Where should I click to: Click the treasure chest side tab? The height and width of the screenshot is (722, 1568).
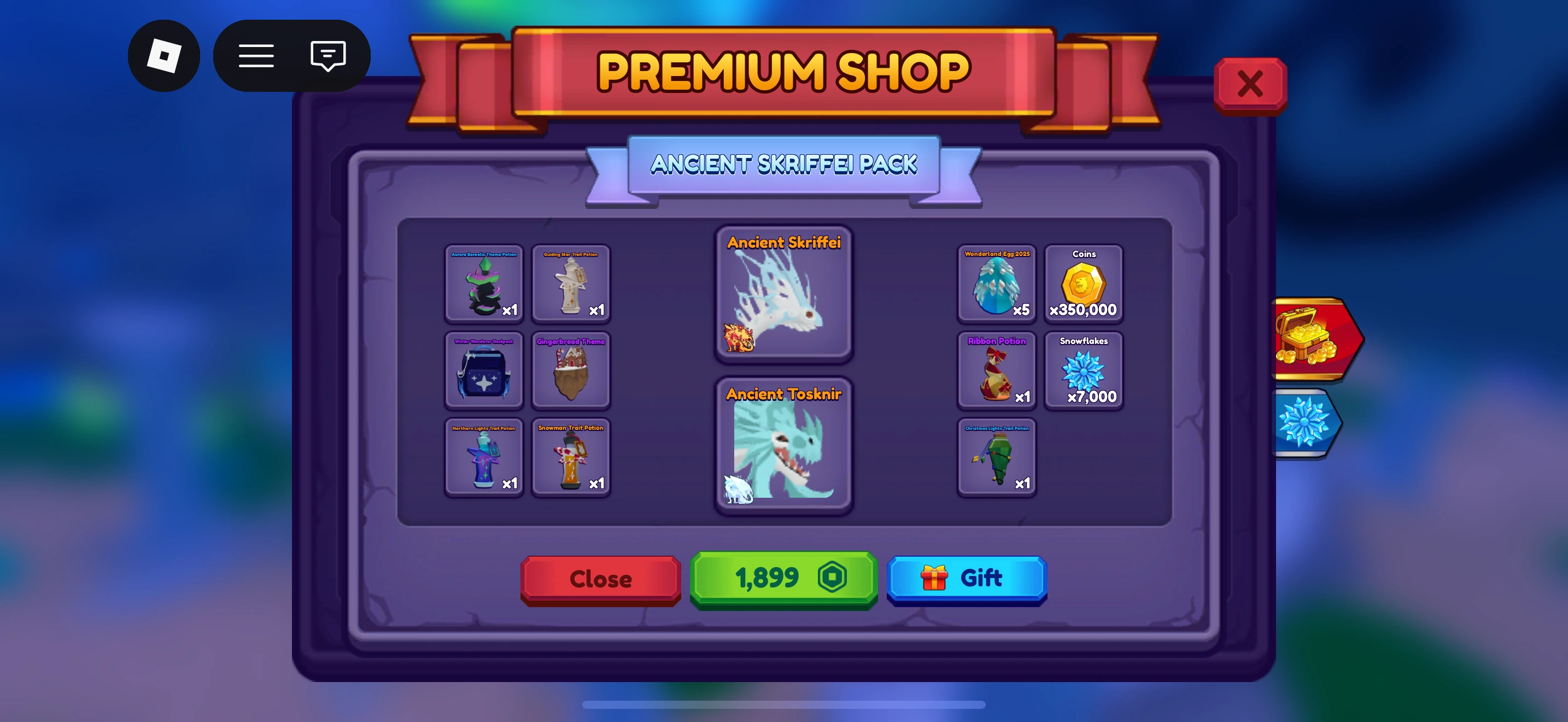[1309, 339]
